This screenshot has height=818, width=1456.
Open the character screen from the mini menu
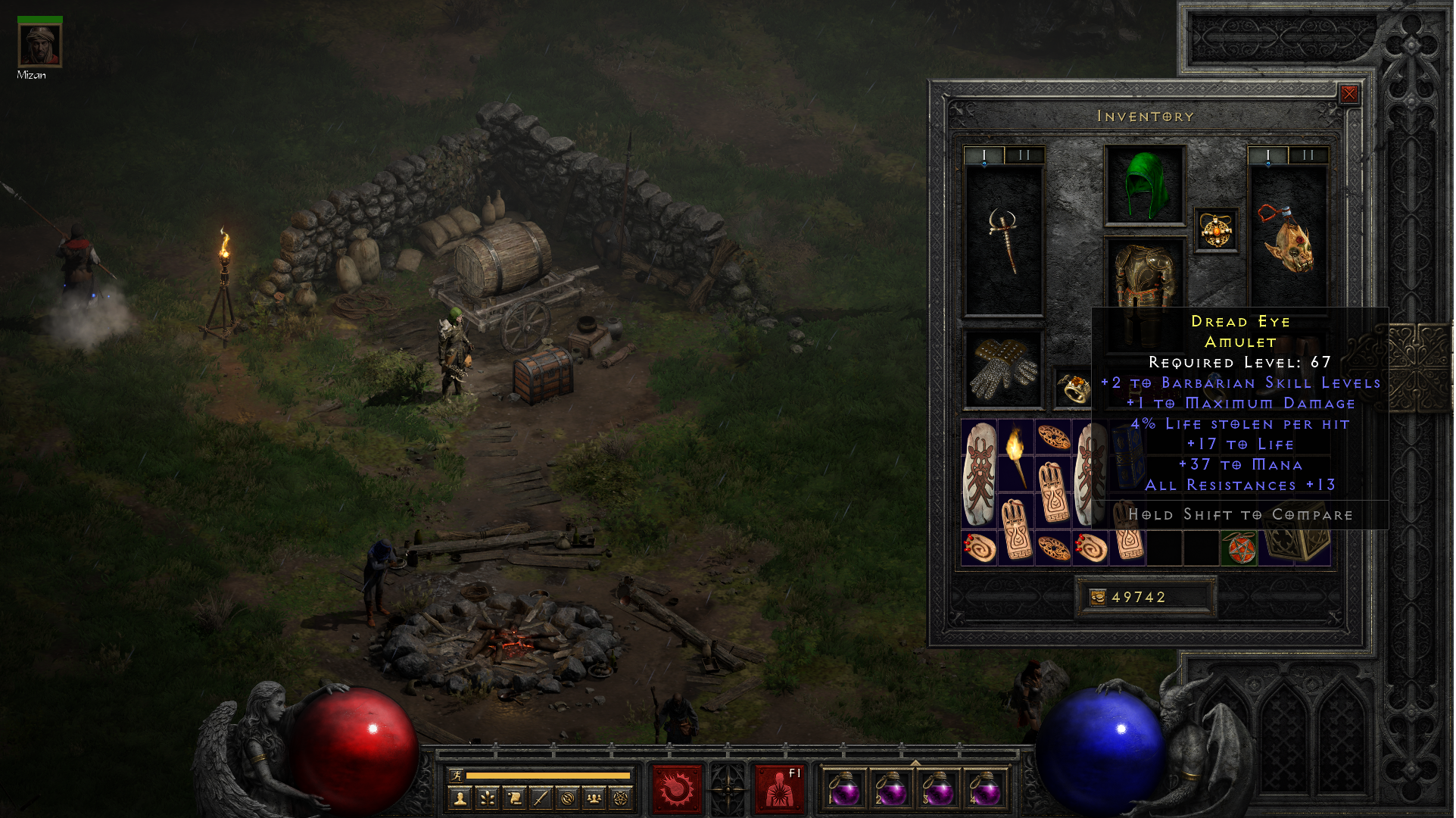[460, 798]
